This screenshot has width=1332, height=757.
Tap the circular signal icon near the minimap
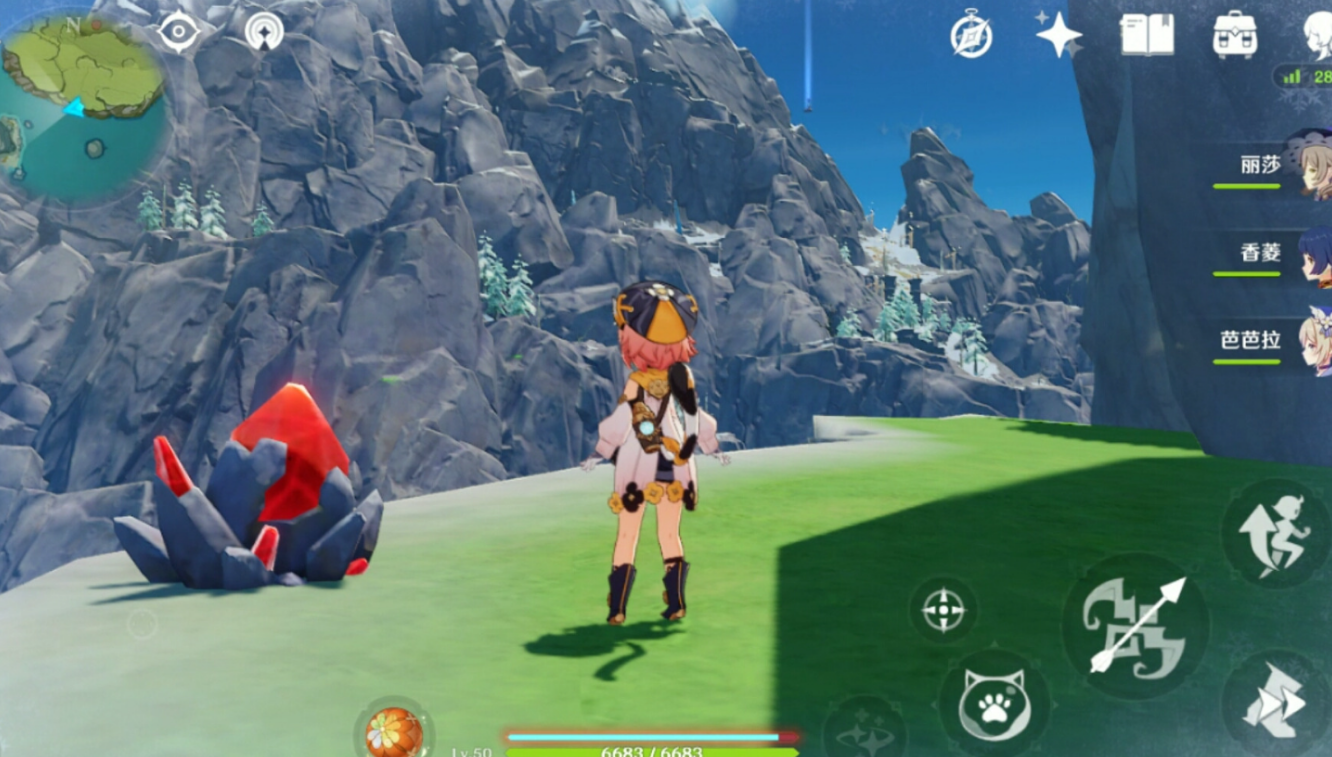(264, 32)
